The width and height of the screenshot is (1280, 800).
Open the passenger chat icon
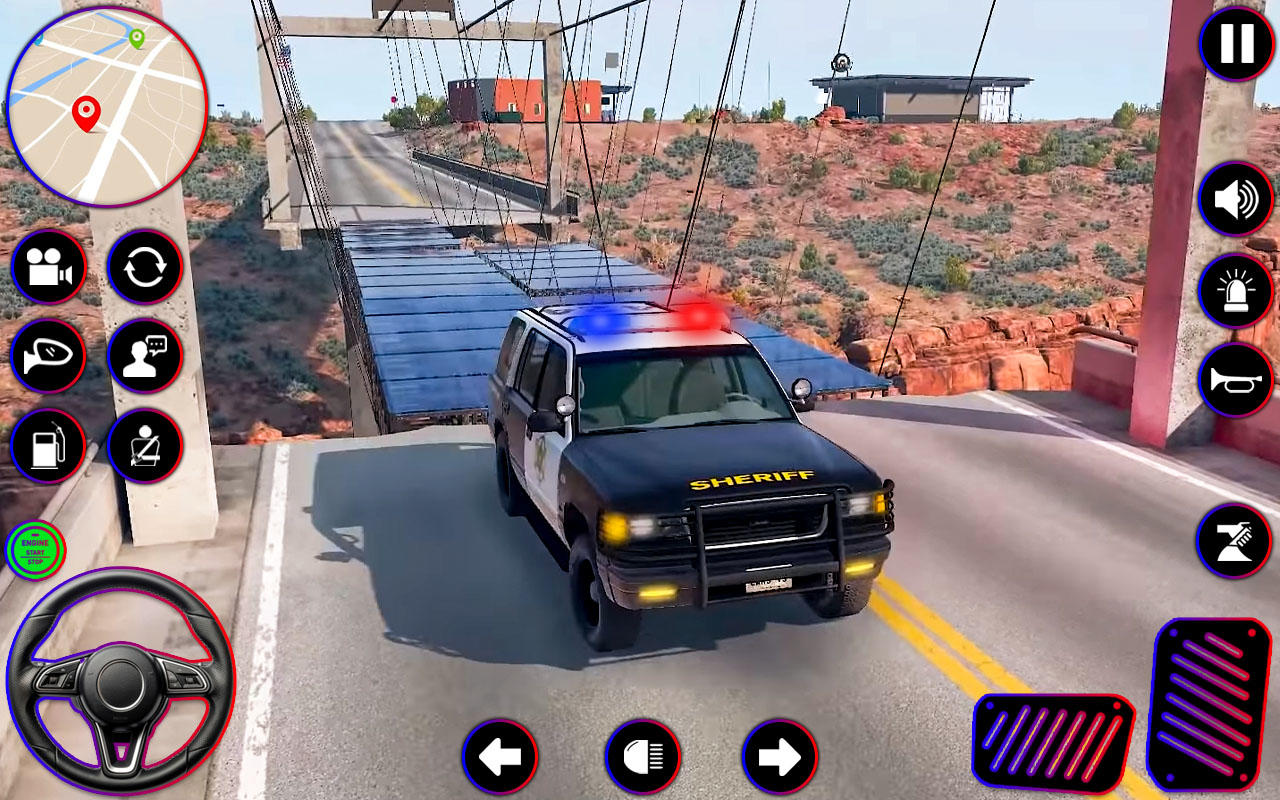pos(143,358)
